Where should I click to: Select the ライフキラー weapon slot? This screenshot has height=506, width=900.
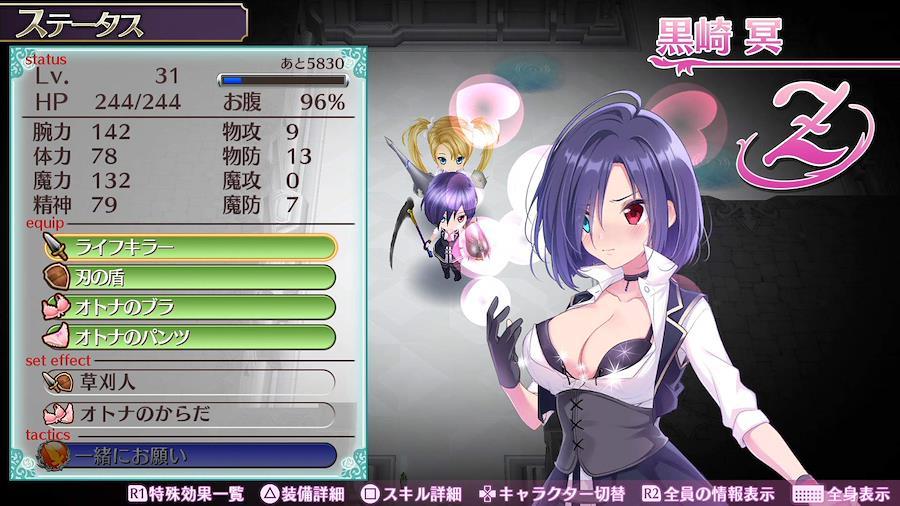point(190,246)
